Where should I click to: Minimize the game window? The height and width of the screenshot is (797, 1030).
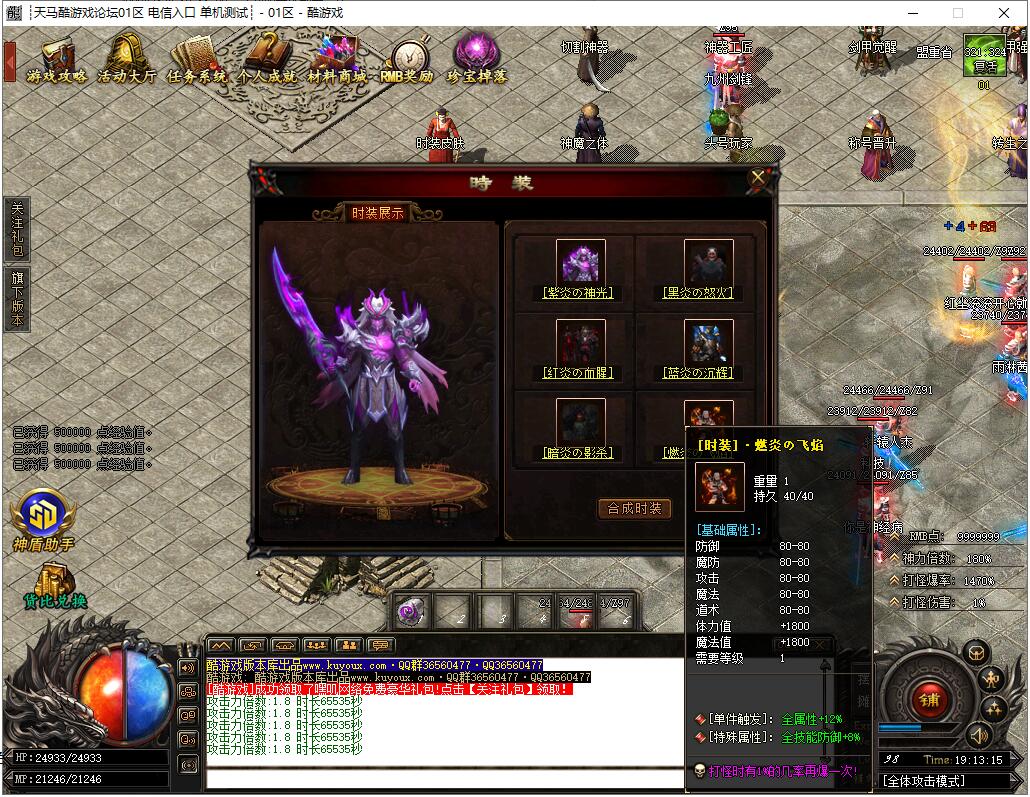tap(911, 13)
